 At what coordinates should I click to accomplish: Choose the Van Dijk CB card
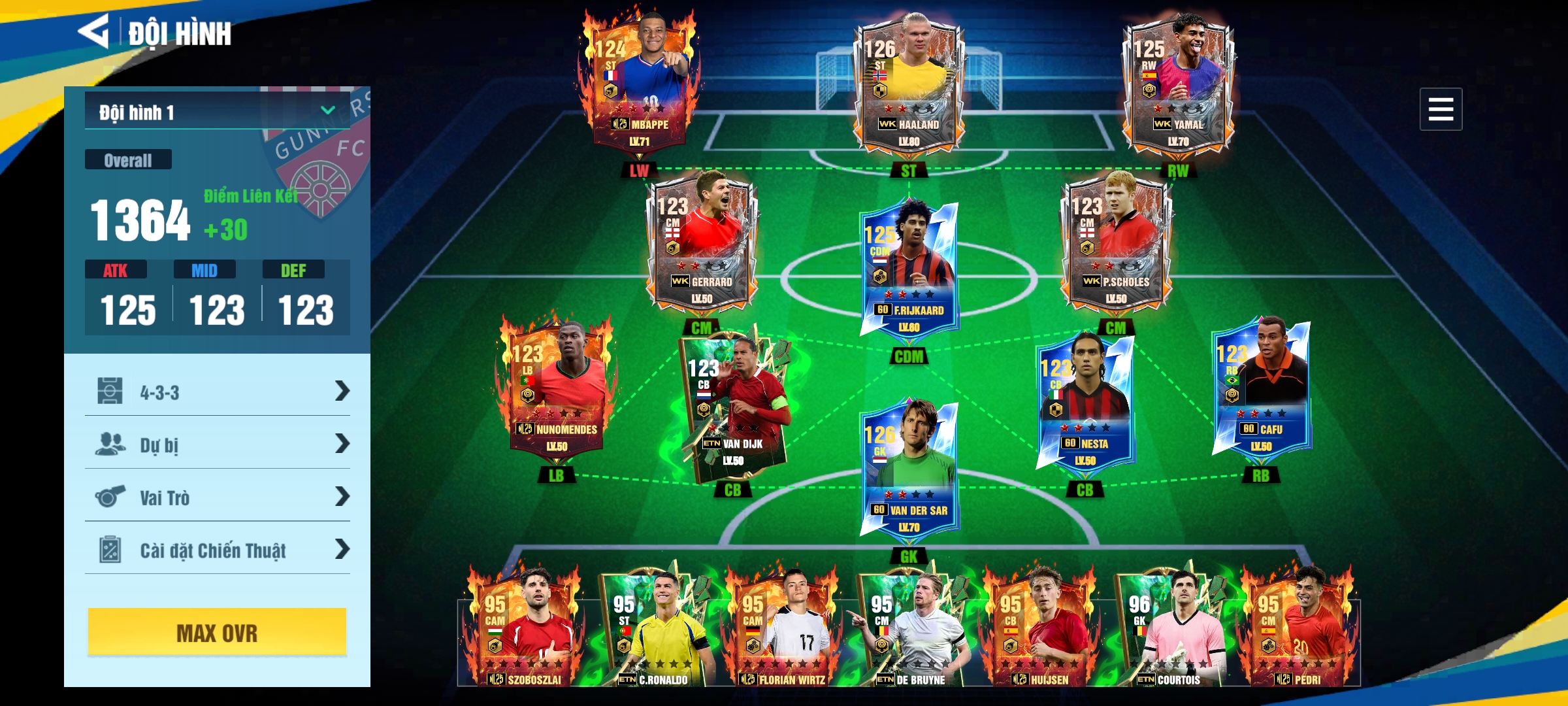click(733, 405)
